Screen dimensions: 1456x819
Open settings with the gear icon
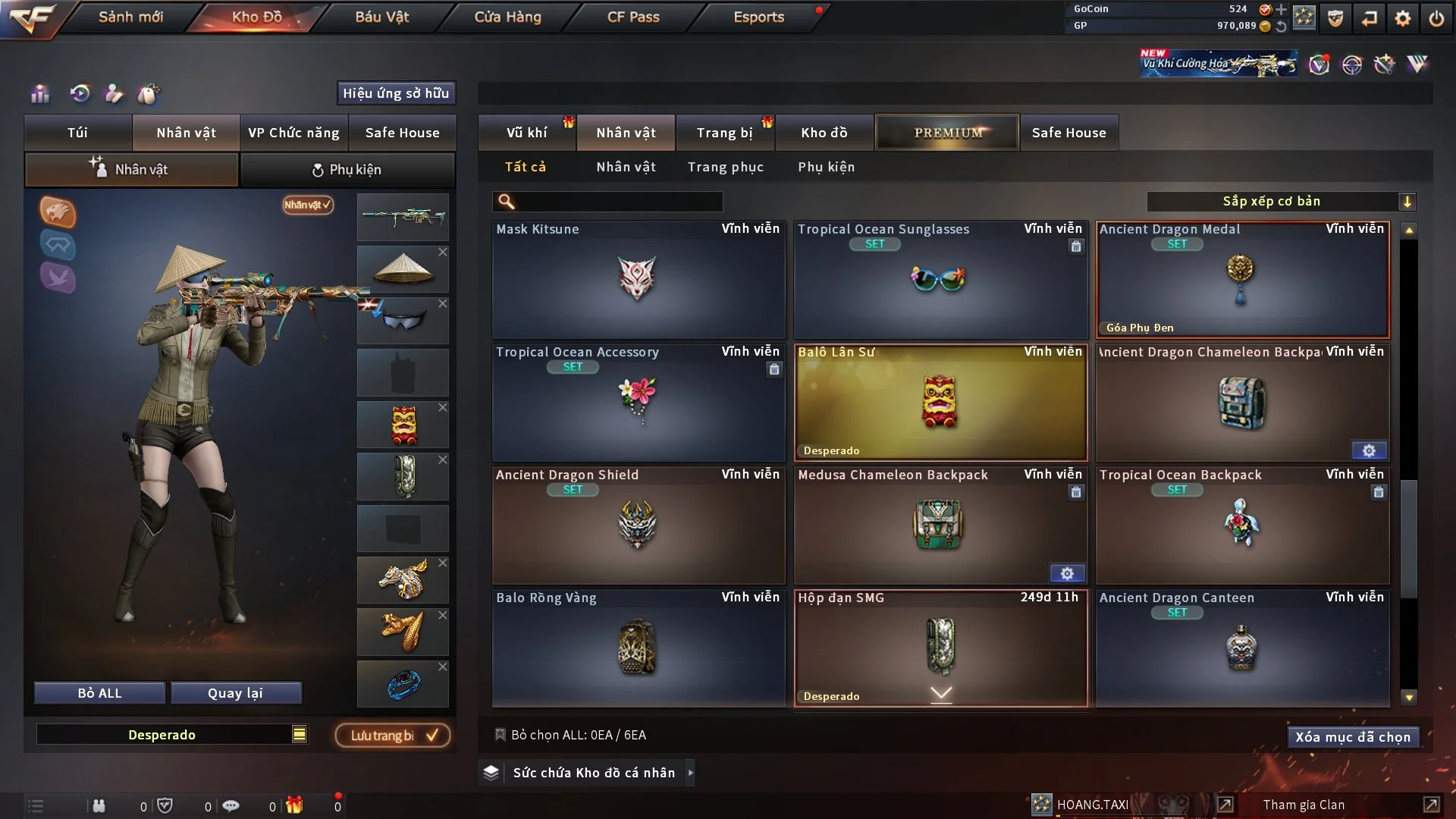1402,18
